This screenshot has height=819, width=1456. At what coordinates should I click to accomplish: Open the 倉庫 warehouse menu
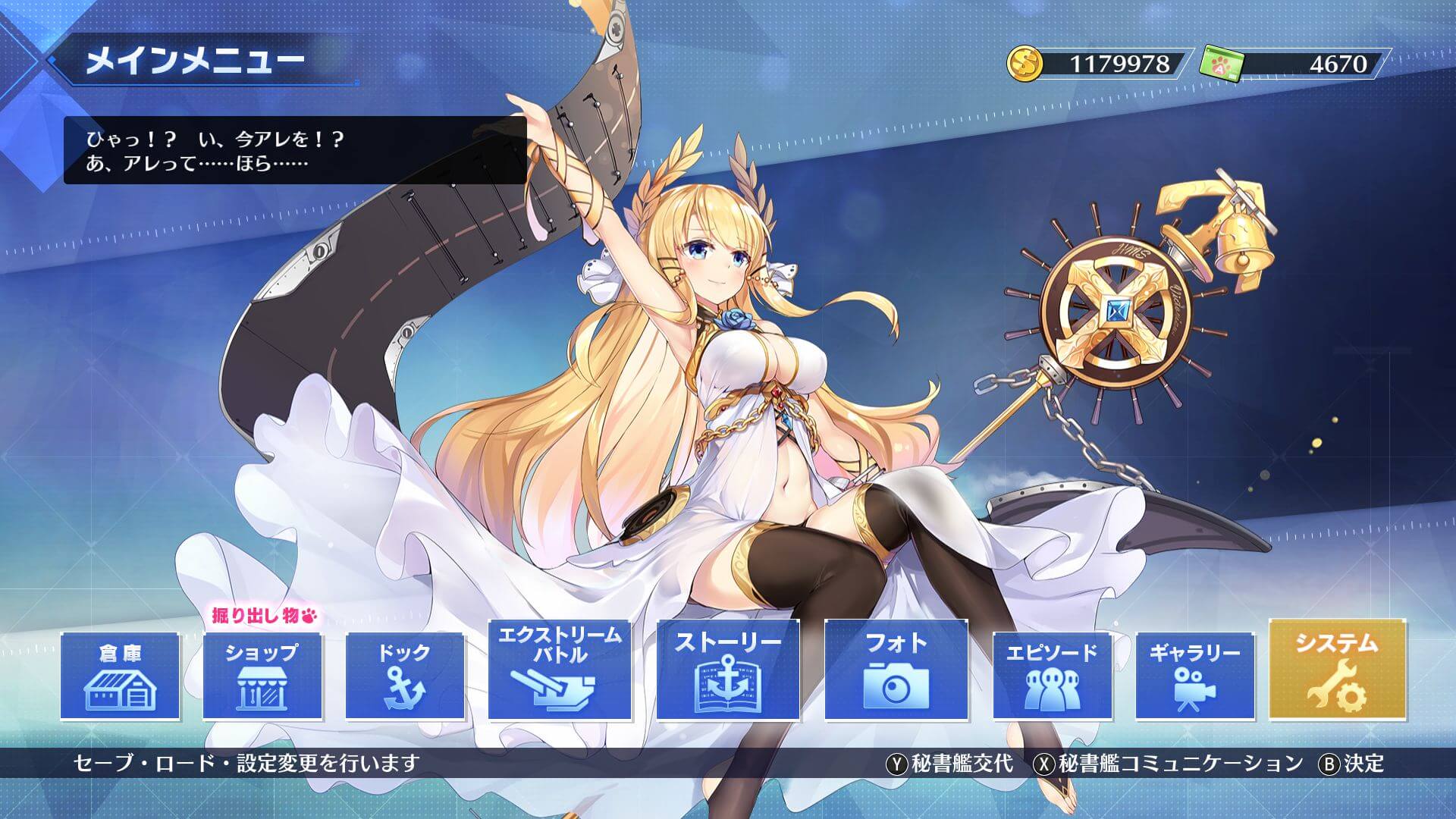tap(120, 676)
